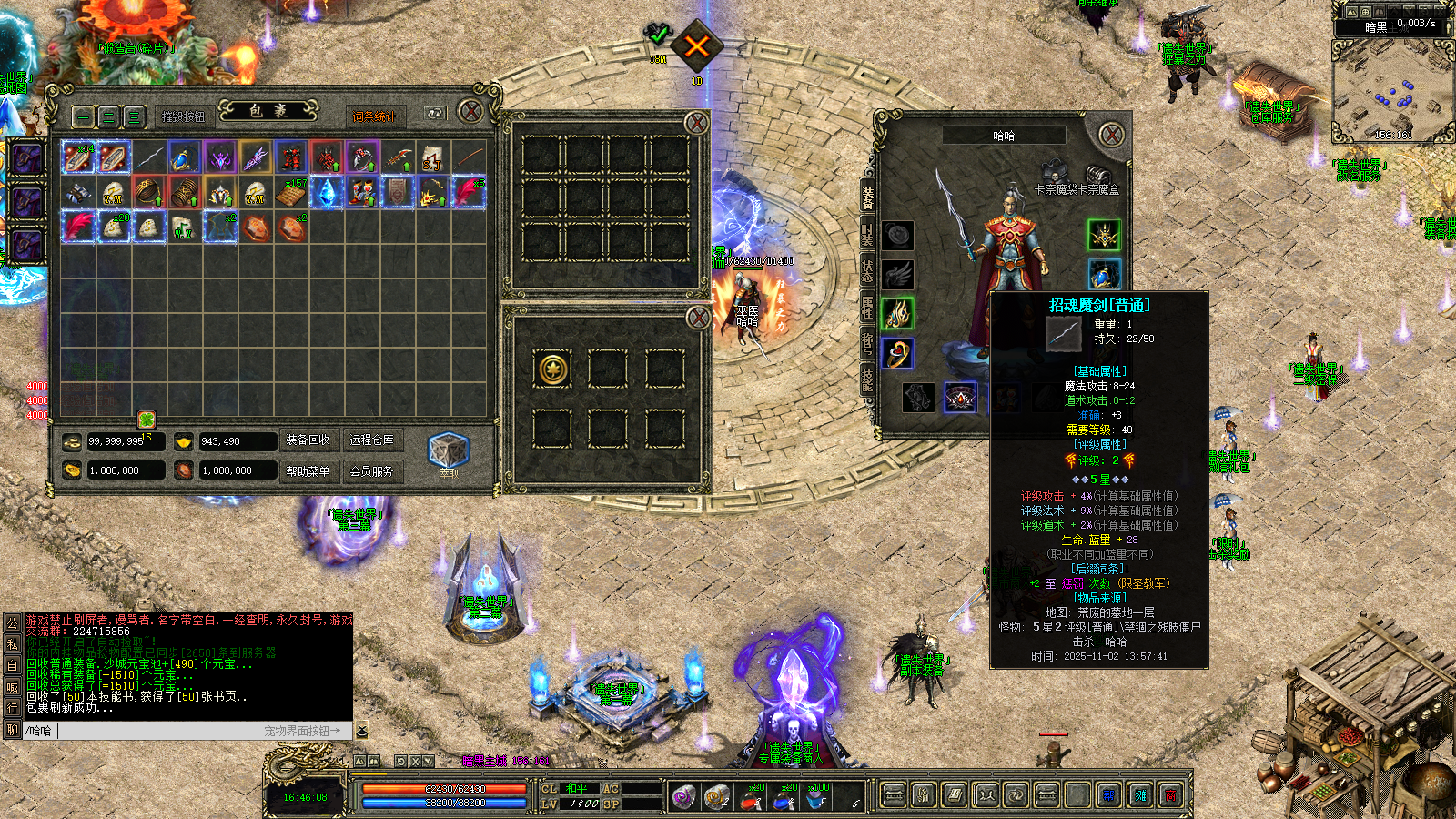Switch to bag page 三

coord(134,116)
